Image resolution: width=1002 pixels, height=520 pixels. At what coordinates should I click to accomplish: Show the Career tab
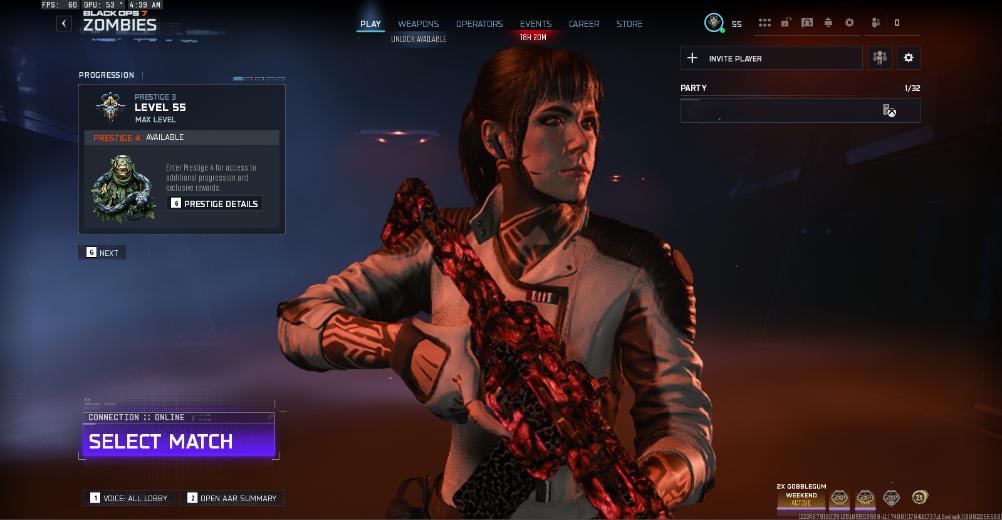click(584, 24)
